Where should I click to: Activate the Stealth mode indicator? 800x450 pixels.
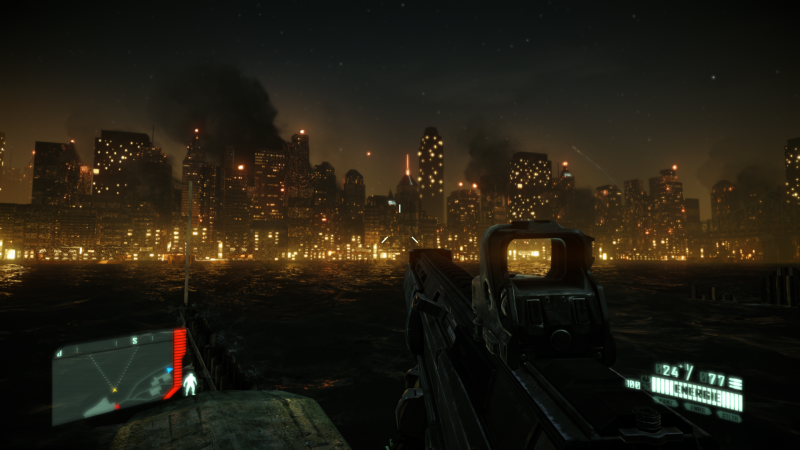click(729, 417)
